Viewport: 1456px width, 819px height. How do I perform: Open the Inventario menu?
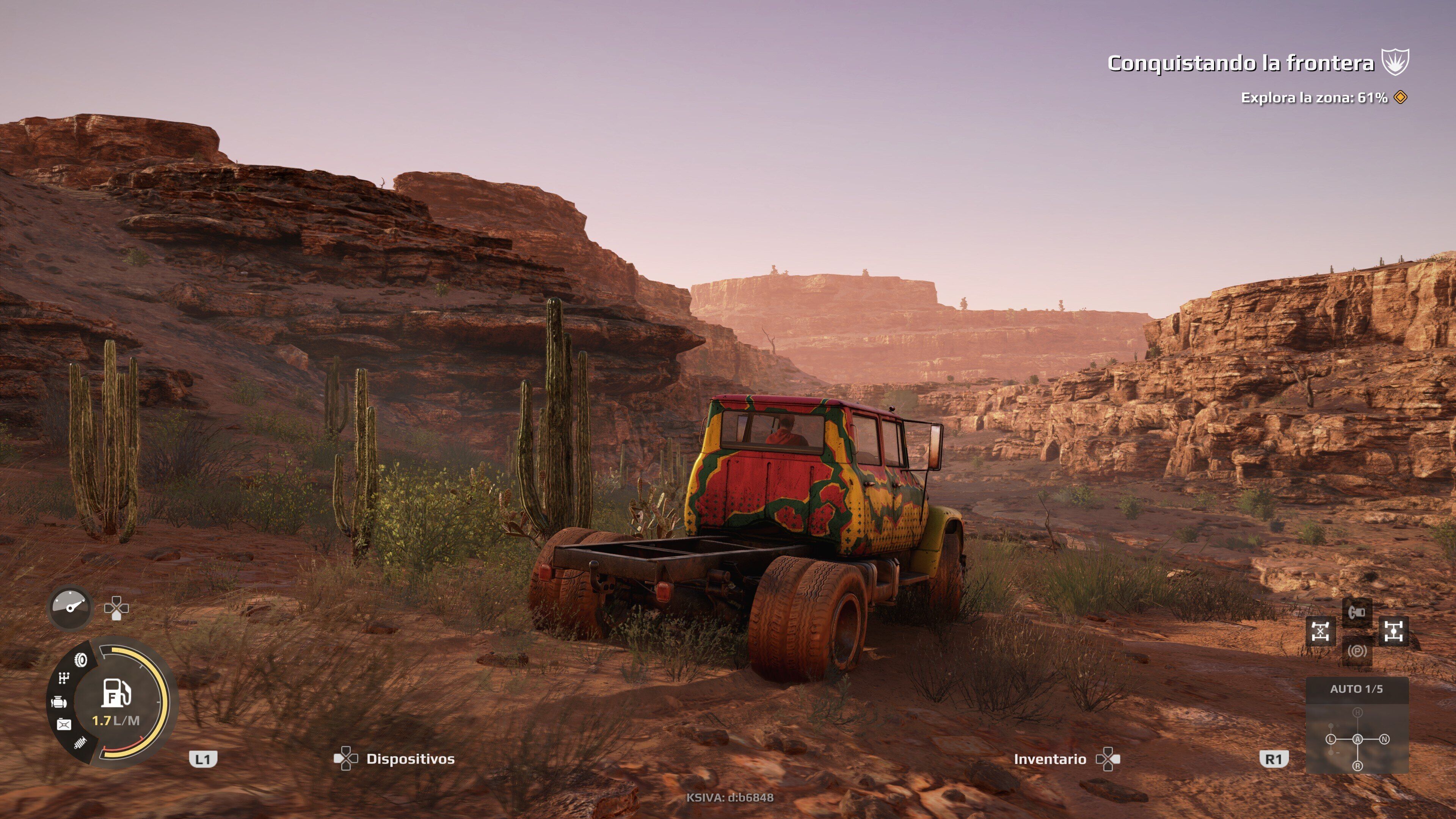point(1050,759)
